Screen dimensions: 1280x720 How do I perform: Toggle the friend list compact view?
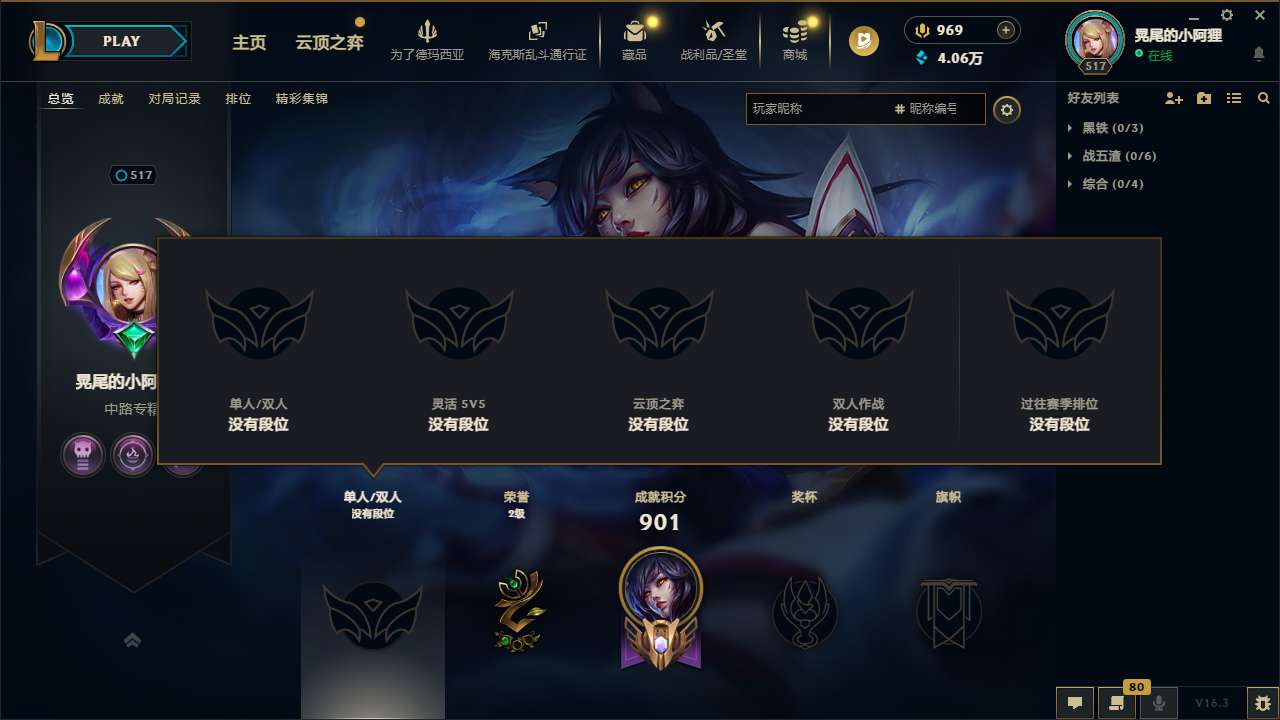coord(1233,98)
